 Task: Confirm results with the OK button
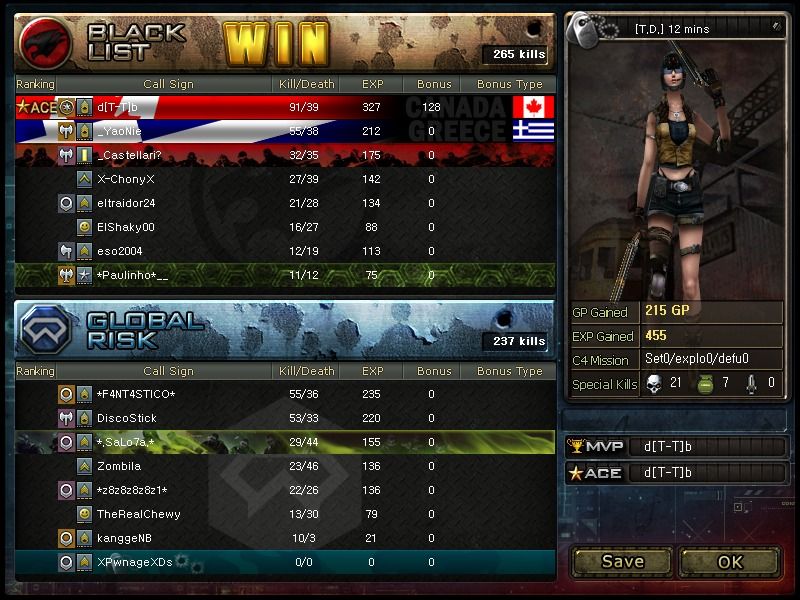[x=730, y=561]
